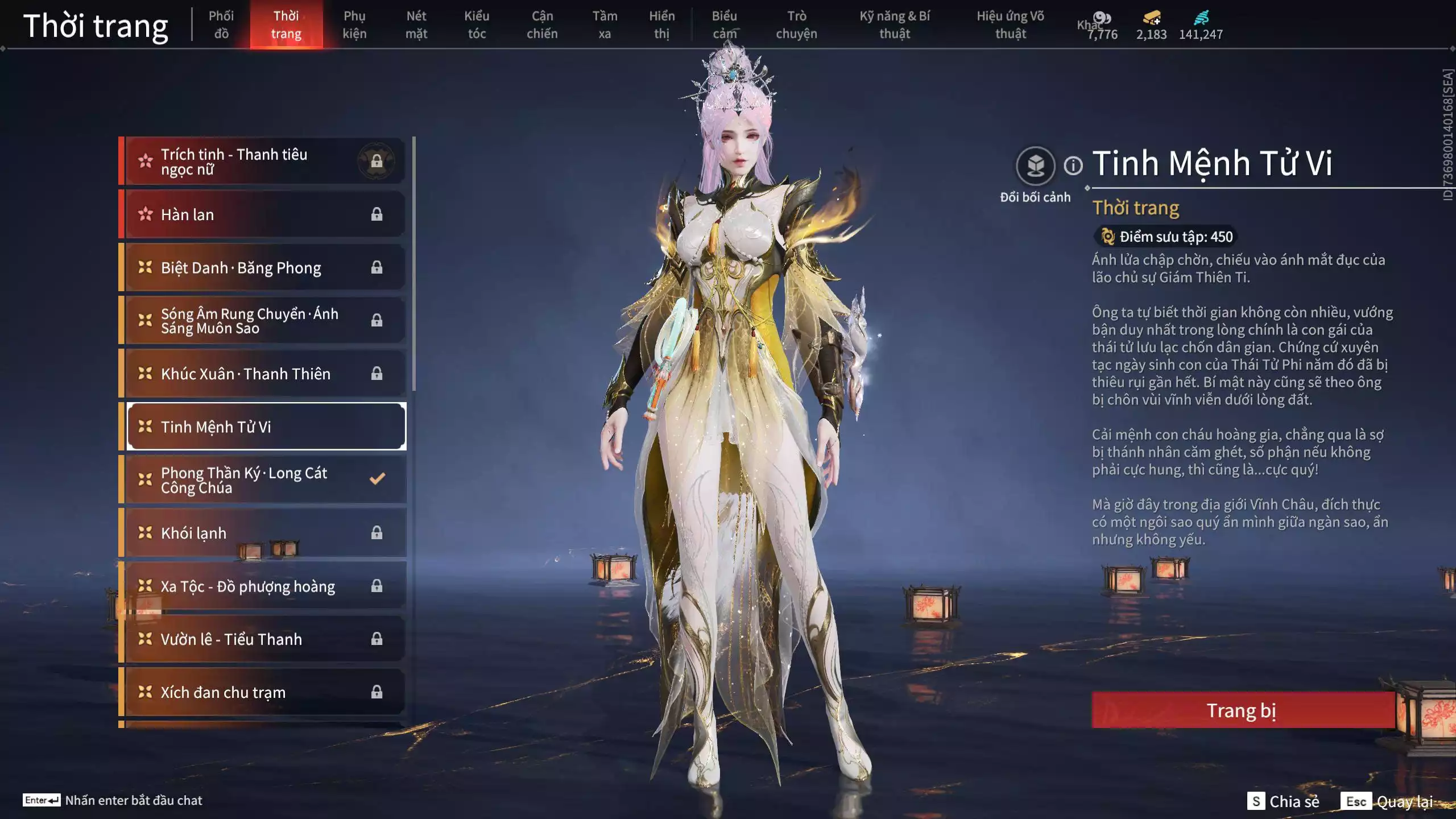Switch to the Phối đồ tab
The height and width of the screenshot is (819, 1456).
point(221,25)
